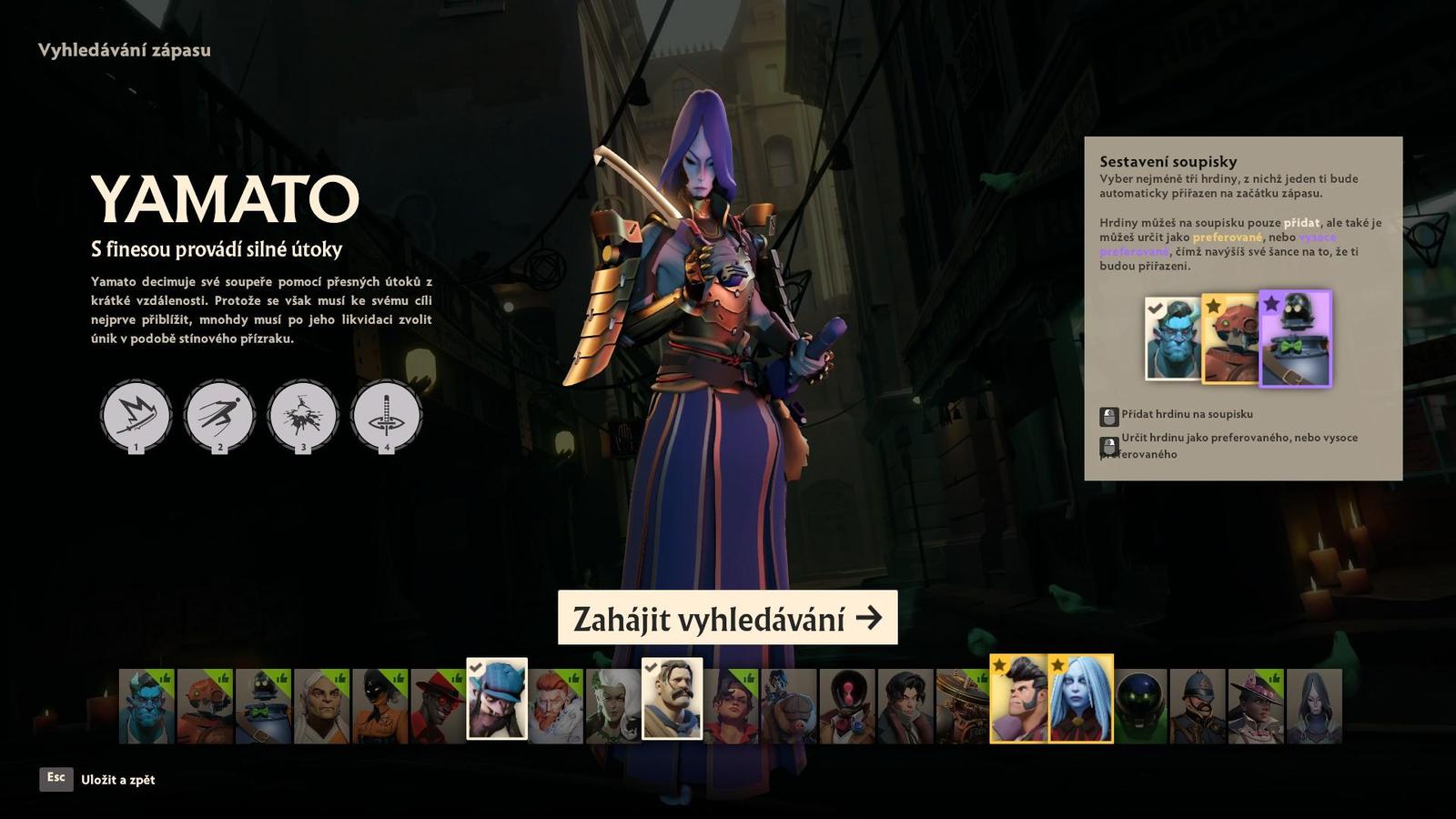The width and height of the screenshot is (1456, 819).
Task: Click the Esc key button near "Uložit a zpět"
Action: [x=55, y=780]
